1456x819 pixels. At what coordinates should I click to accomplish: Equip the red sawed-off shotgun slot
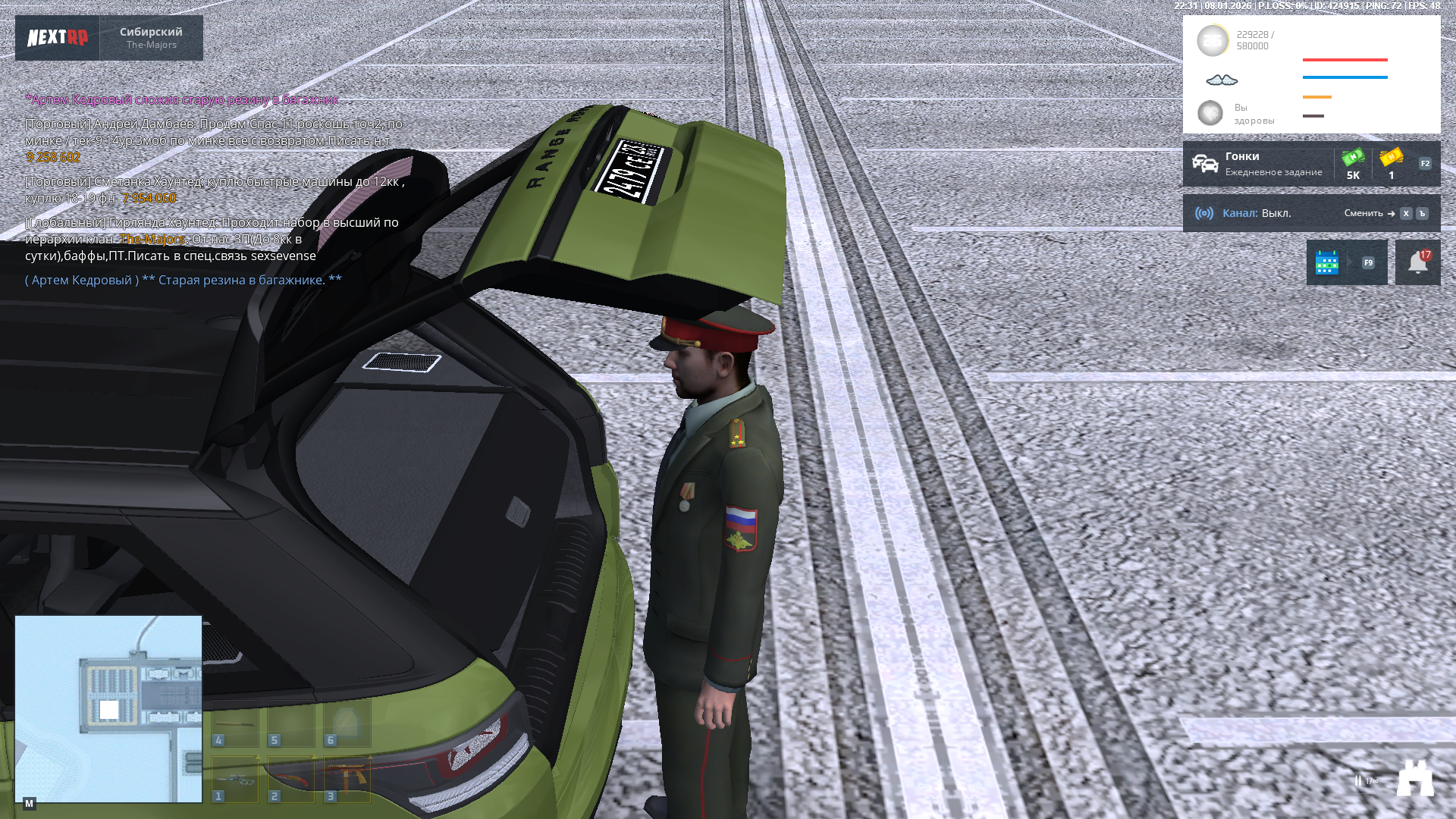pyautogui.click(x=291, y=779)
